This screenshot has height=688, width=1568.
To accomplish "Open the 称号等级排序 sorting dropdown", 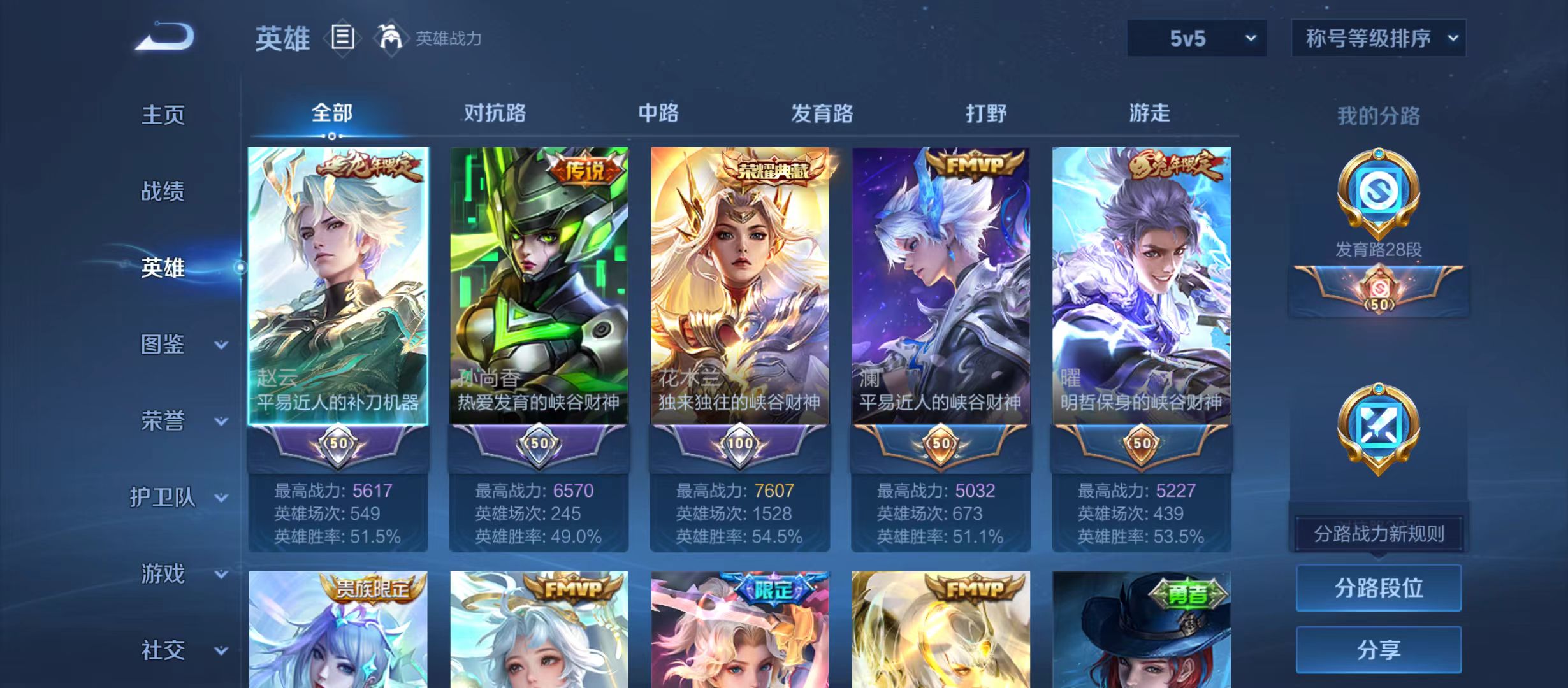I will (1379, 38).
